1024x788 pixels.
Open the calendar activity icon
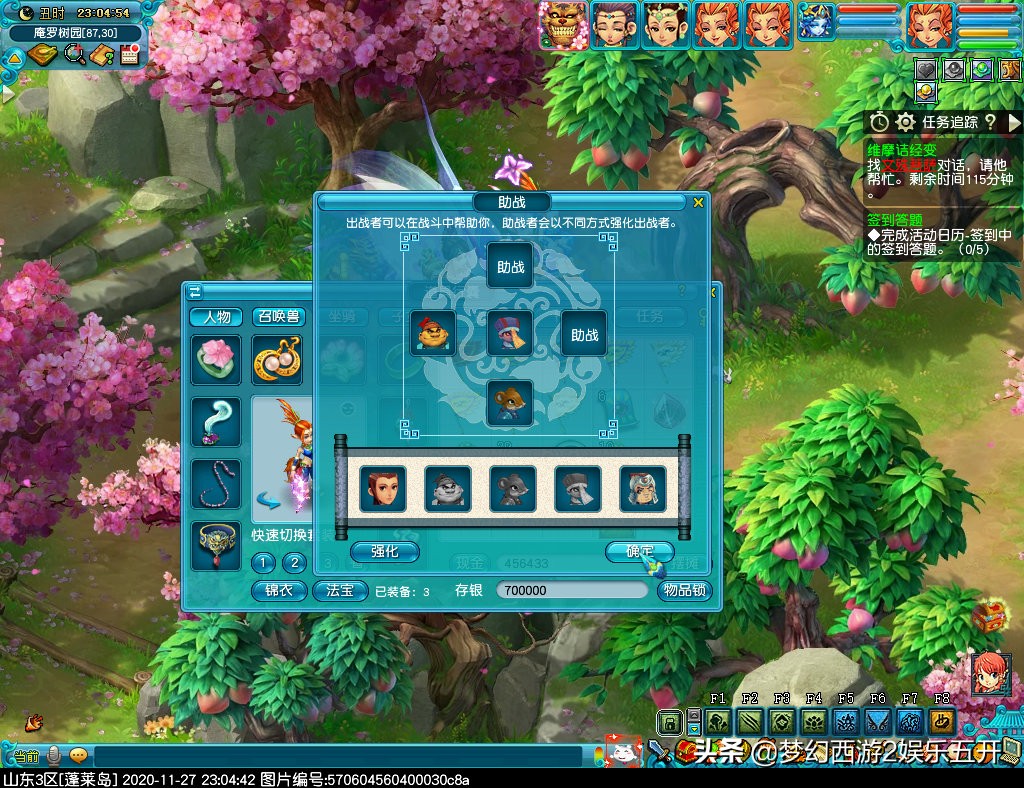point(128,55)
